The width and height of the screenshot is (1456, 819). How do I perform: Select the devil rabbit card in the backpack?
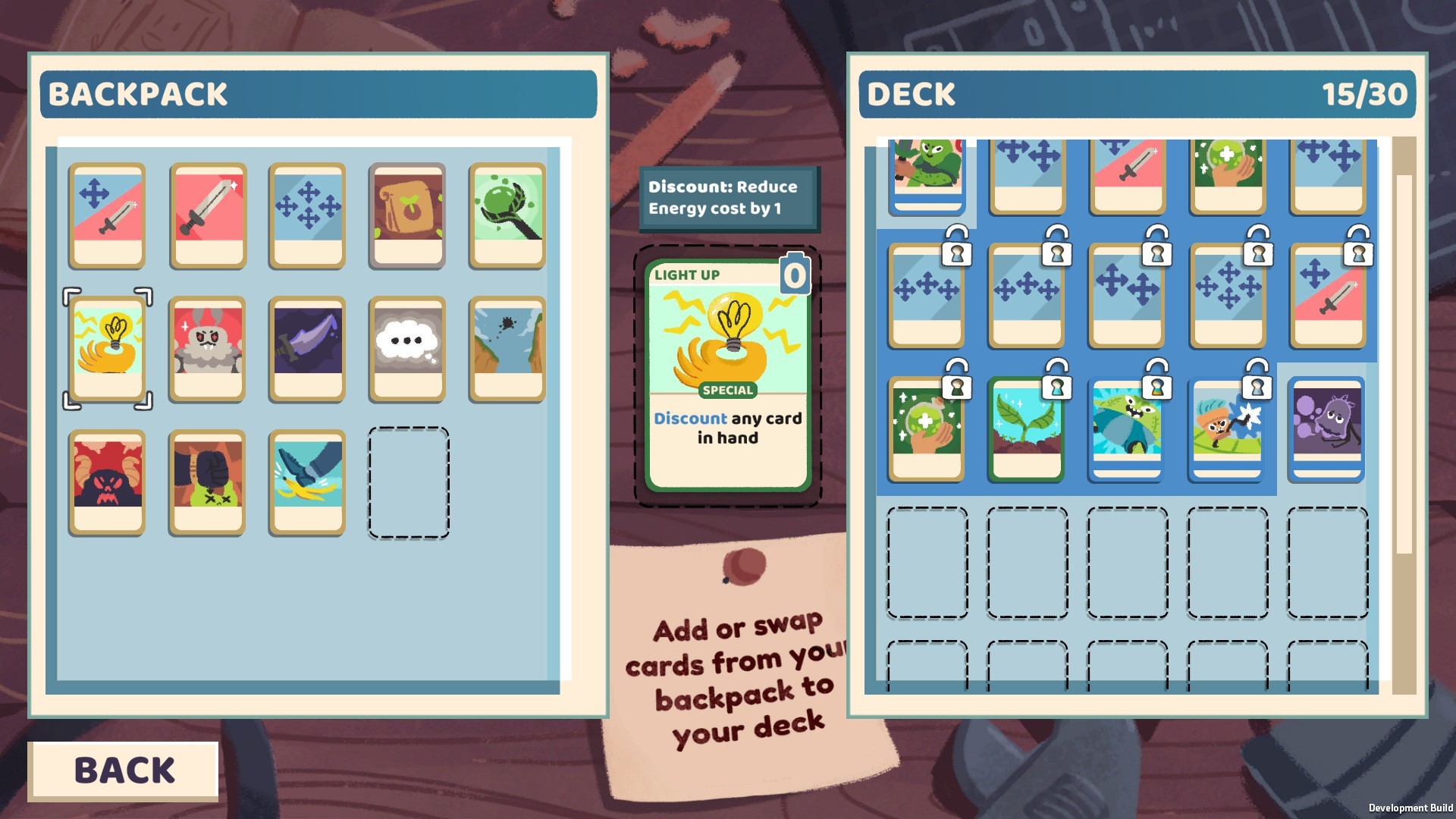(x=207, y=348)
